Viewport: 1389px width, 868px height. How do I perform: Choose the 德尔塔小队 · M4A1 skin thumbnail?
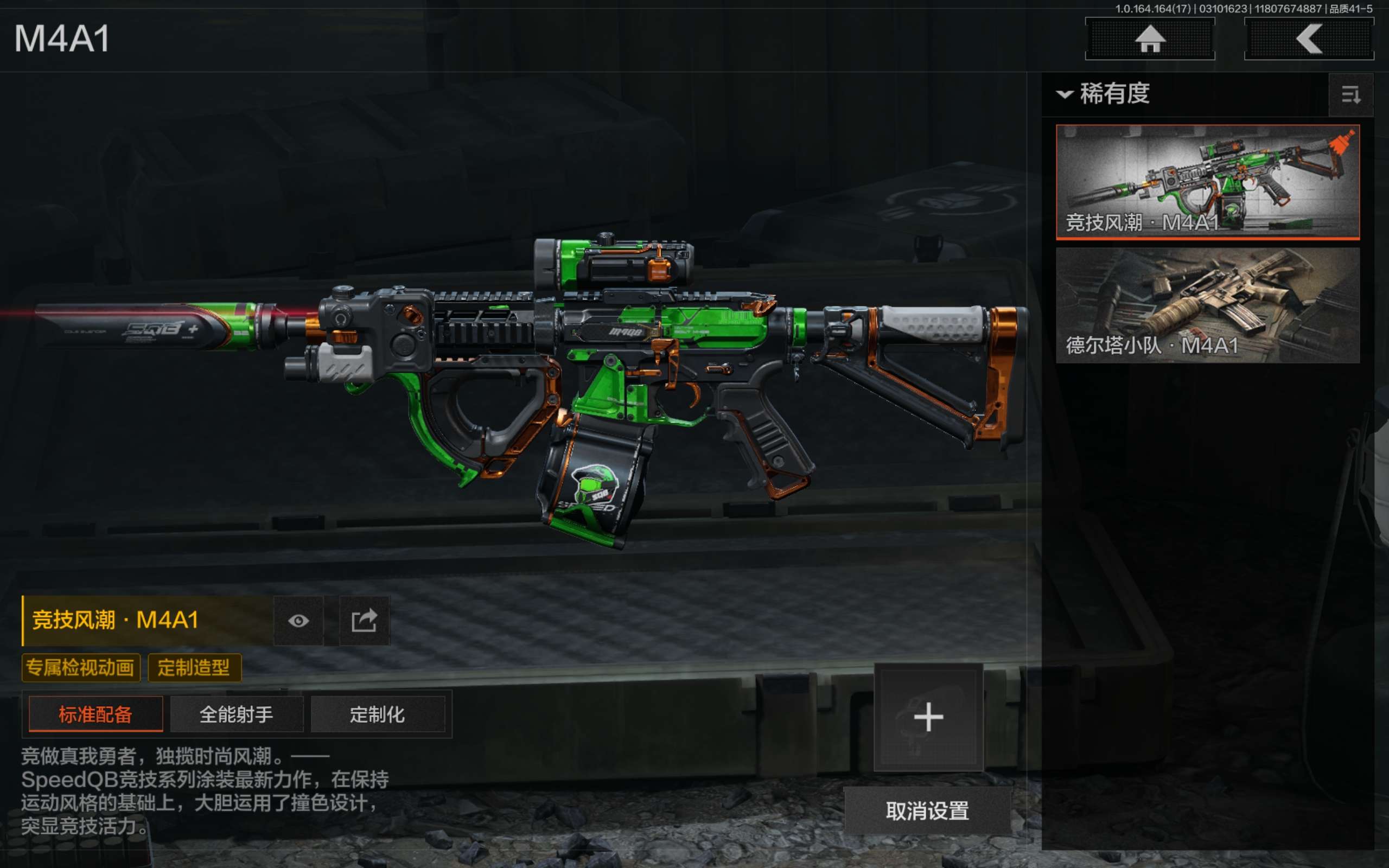click(x=1207, y=305)
